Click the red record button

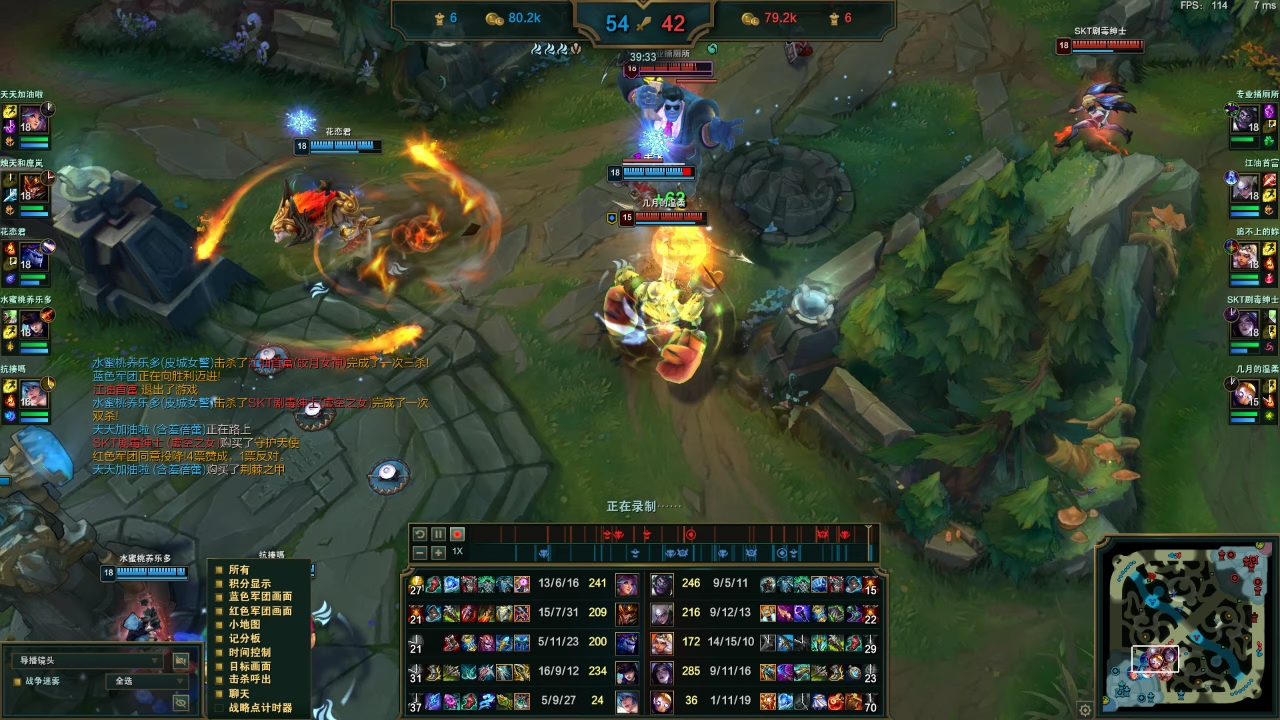click(457, 534)
